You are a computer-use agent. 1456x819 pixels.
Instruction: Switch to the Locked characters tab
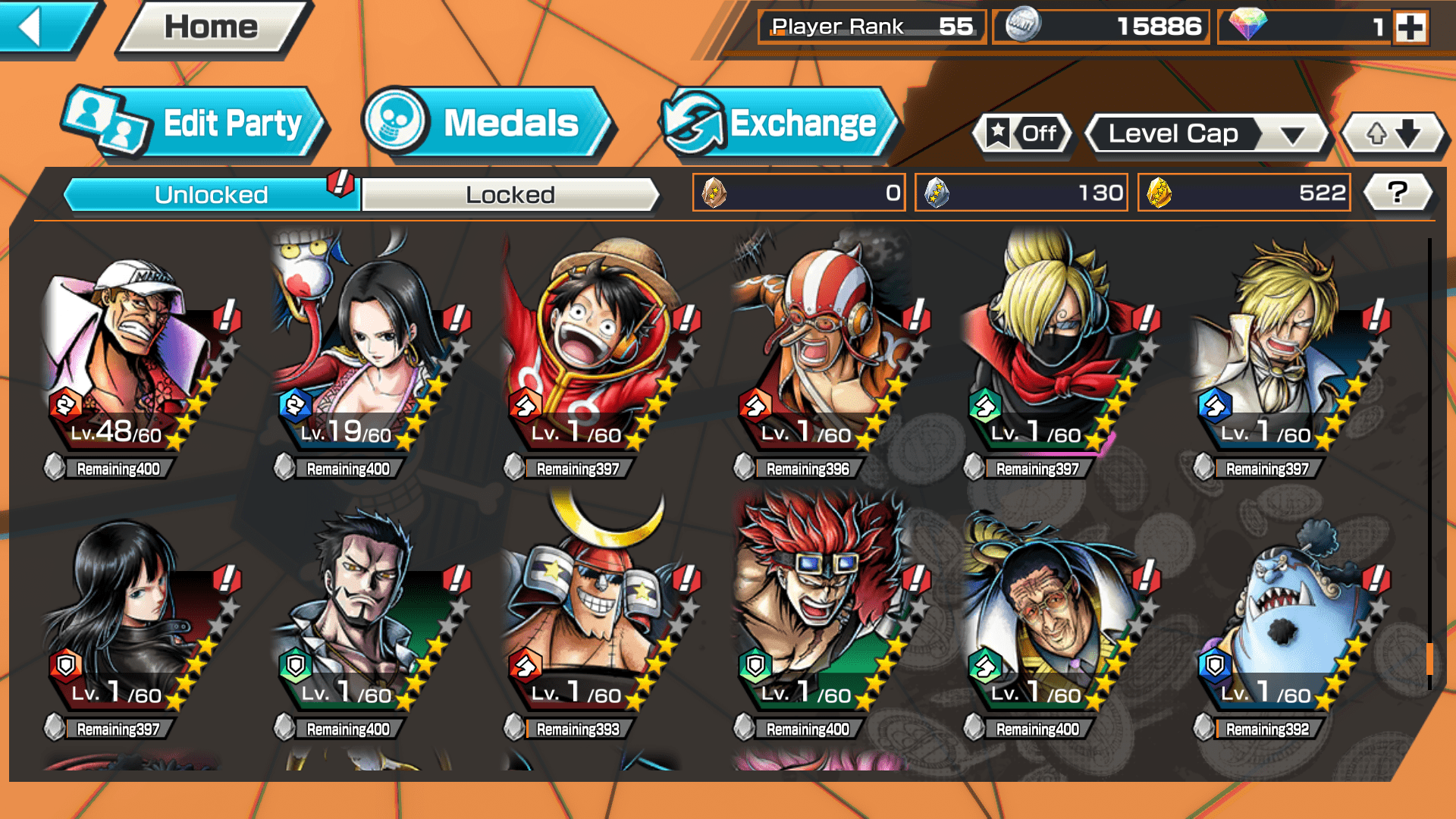(x=510, y=195)
